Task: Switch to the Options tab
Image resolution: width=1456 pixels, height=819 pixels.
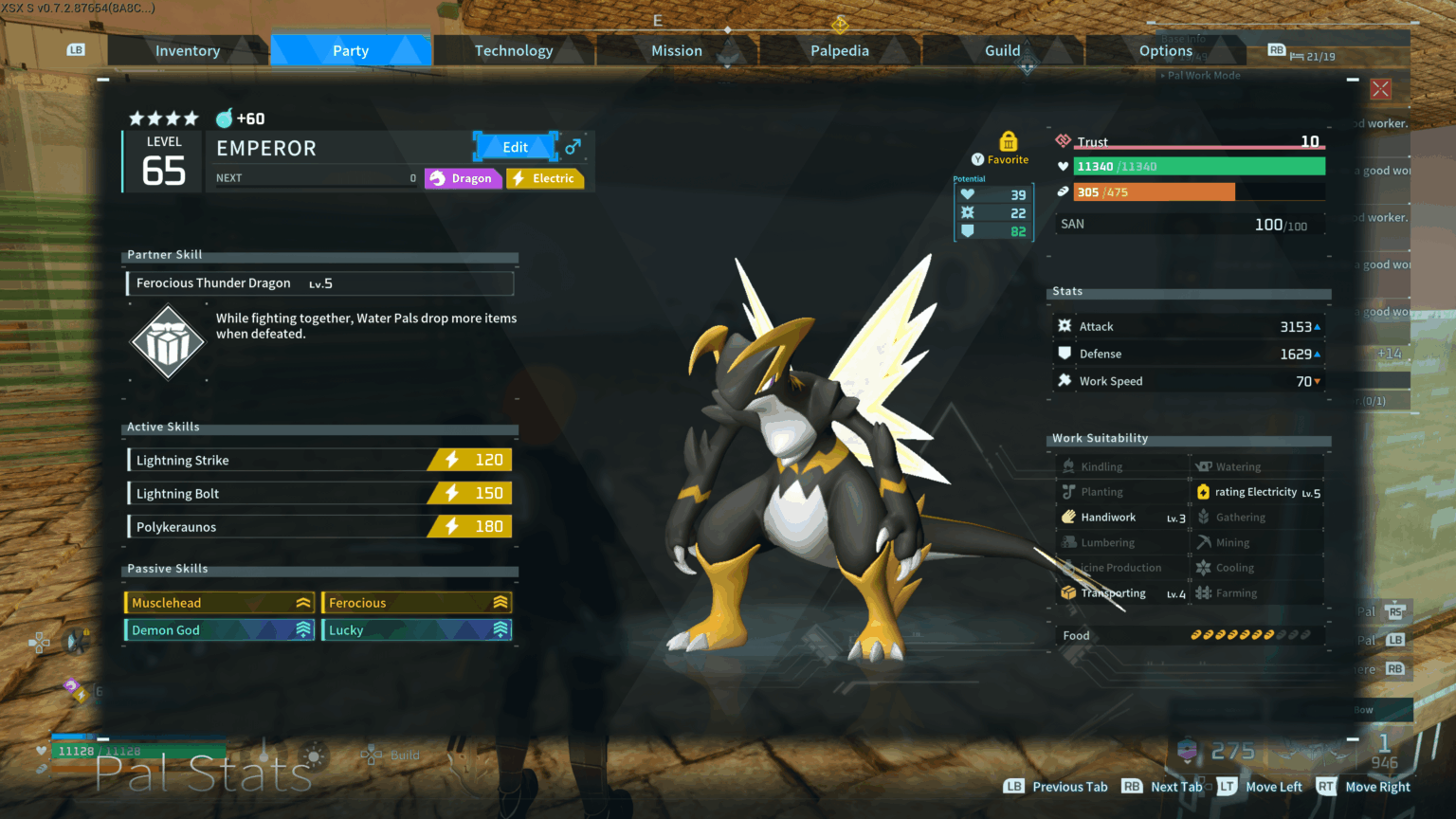Action: (1166, 51)
